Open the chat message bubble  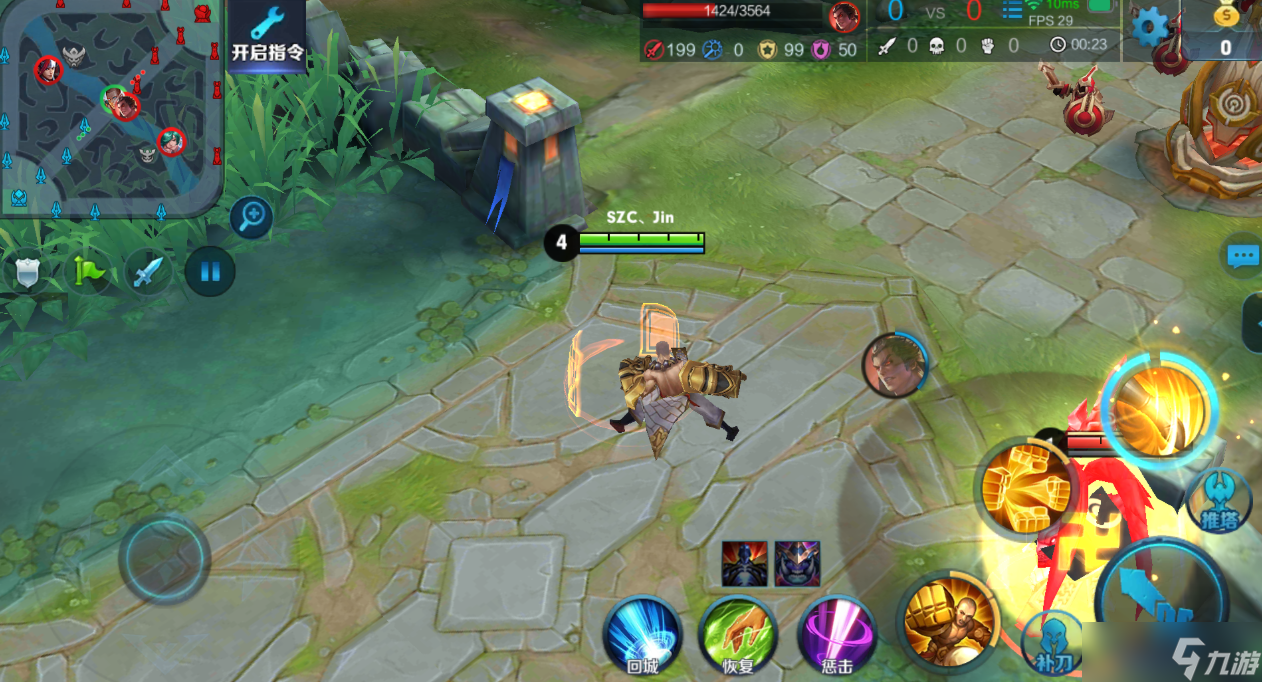click(1242, 256)
